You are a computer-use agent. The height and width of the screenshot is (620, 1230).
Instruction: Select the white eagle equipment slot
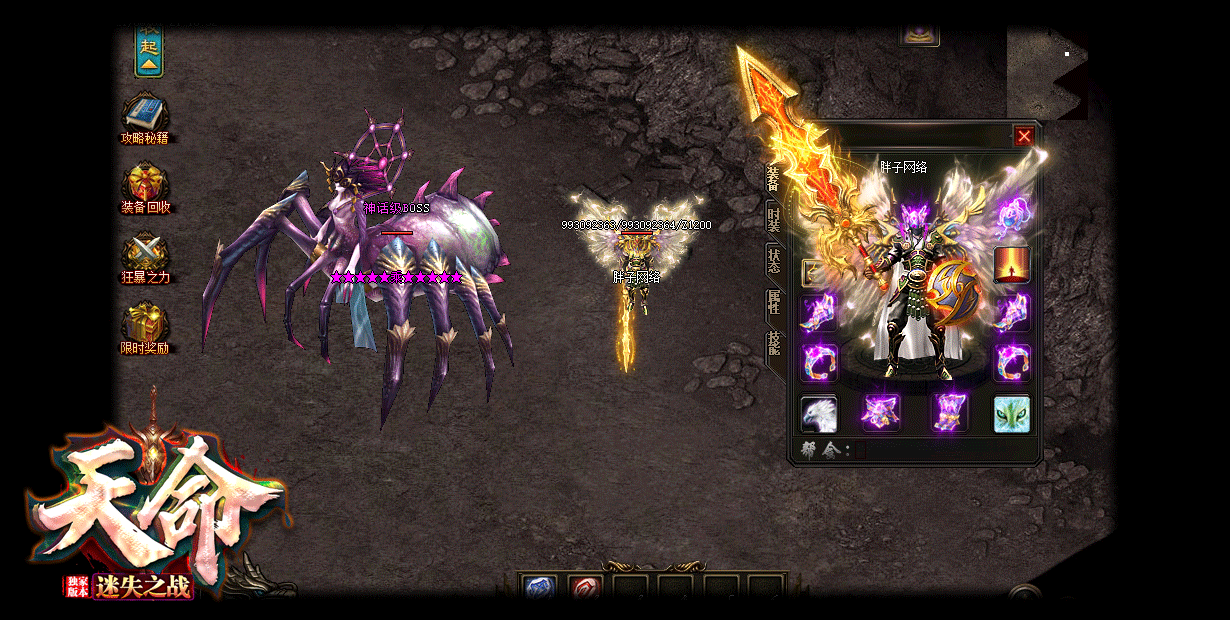819,413
